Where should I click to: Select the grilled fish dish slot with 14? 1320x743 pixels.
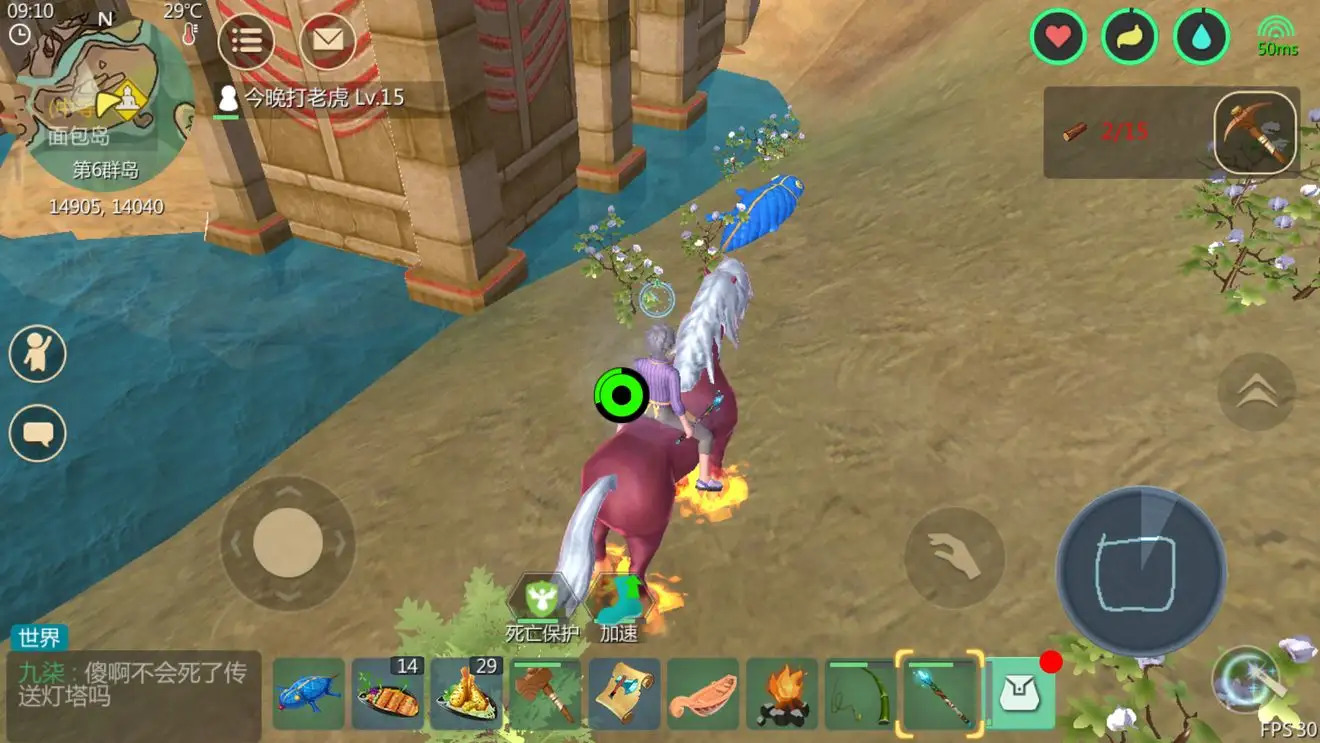pos(387,693)
